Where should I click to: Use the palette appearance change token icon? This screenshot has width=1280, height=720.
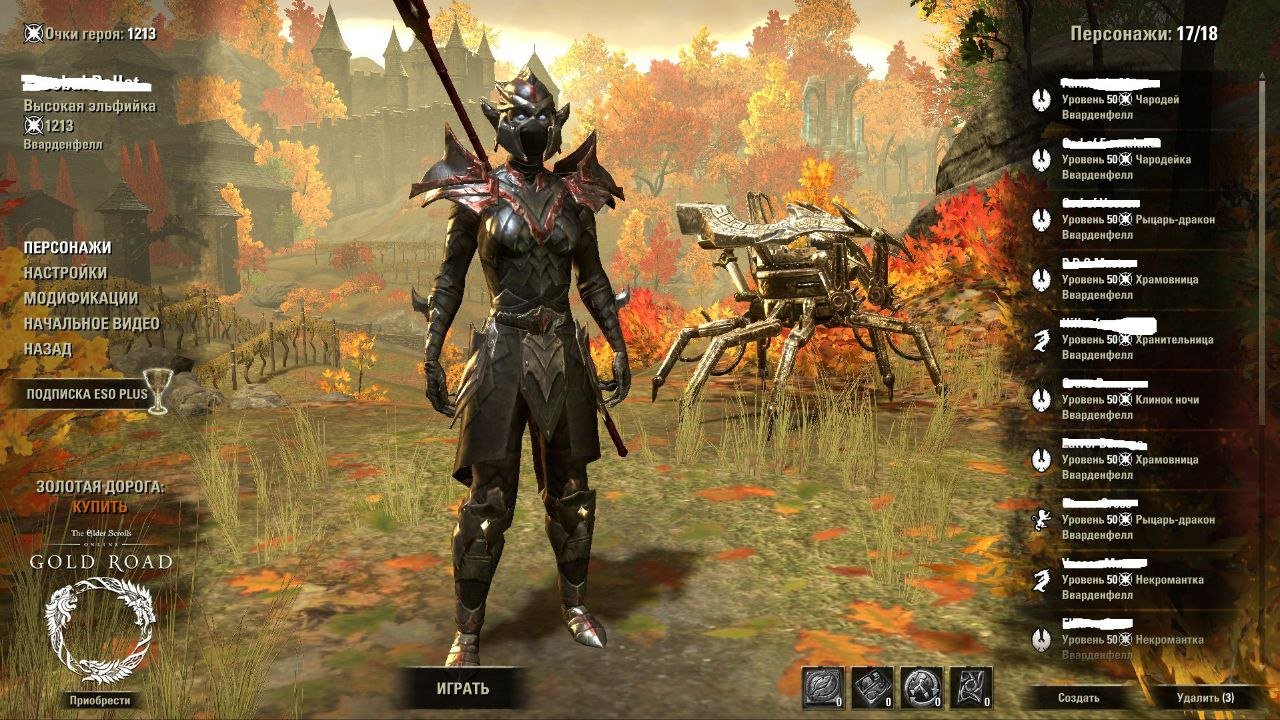point(872,688)
